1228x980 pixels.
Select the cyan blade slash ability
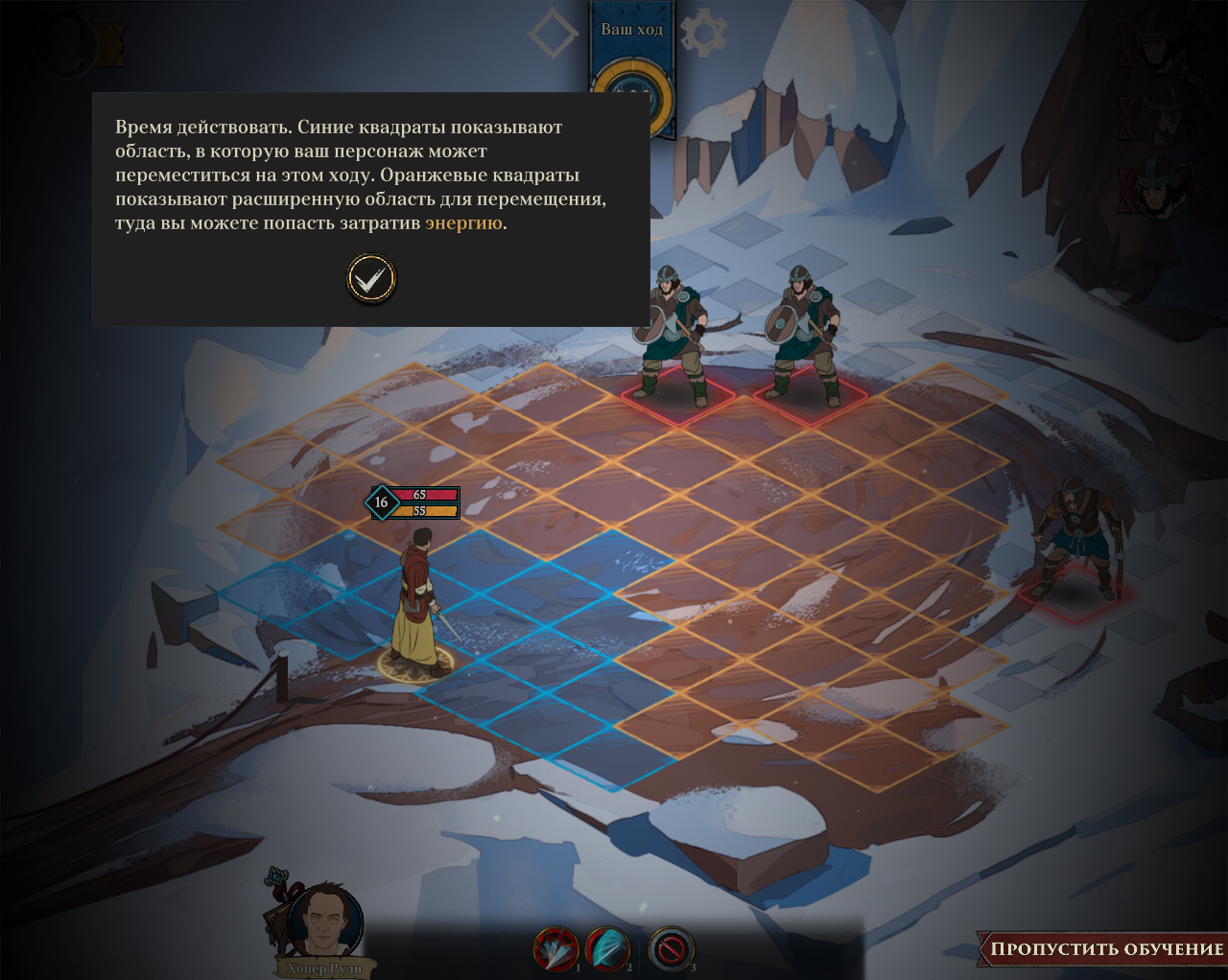tap(607, 950)
